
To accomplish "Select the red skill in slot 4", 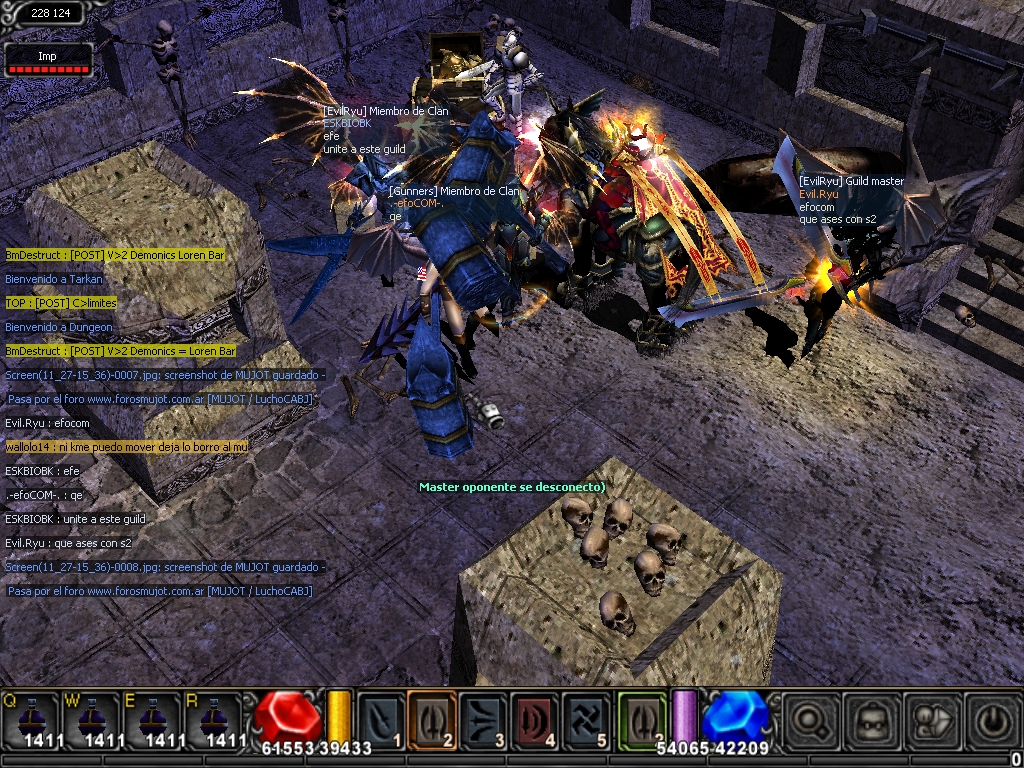I will click(x=536, y=719).
